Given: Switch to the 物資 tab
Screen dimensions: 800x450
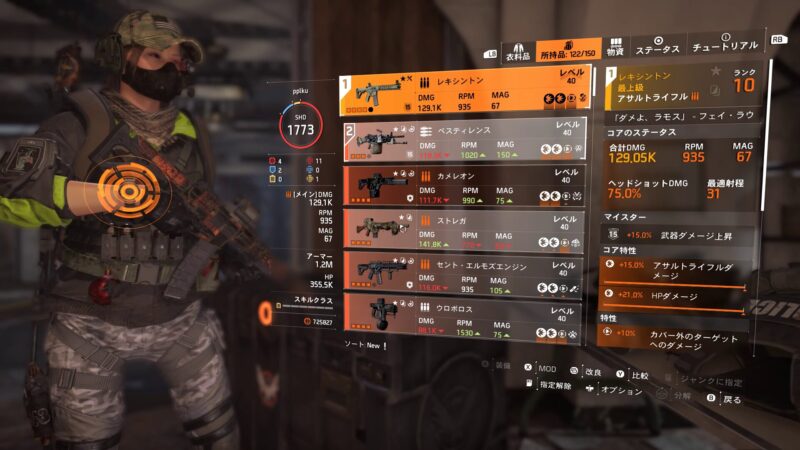Looking at the screenshot, I should pos(615,48).
